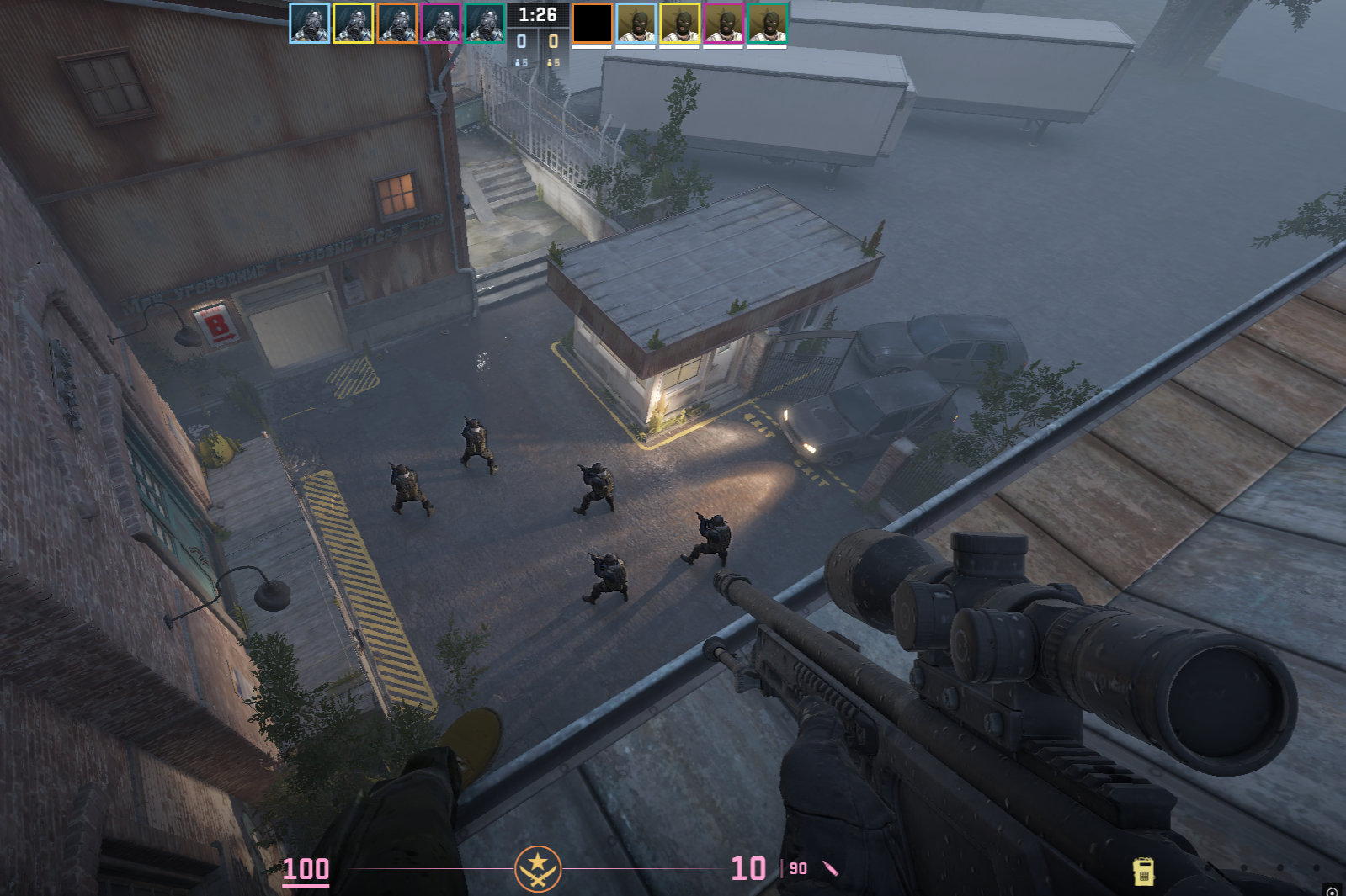1346x896 pixels.
Task: Select the light-blue bordered balaclava avatar
Action: coord(636,24)
